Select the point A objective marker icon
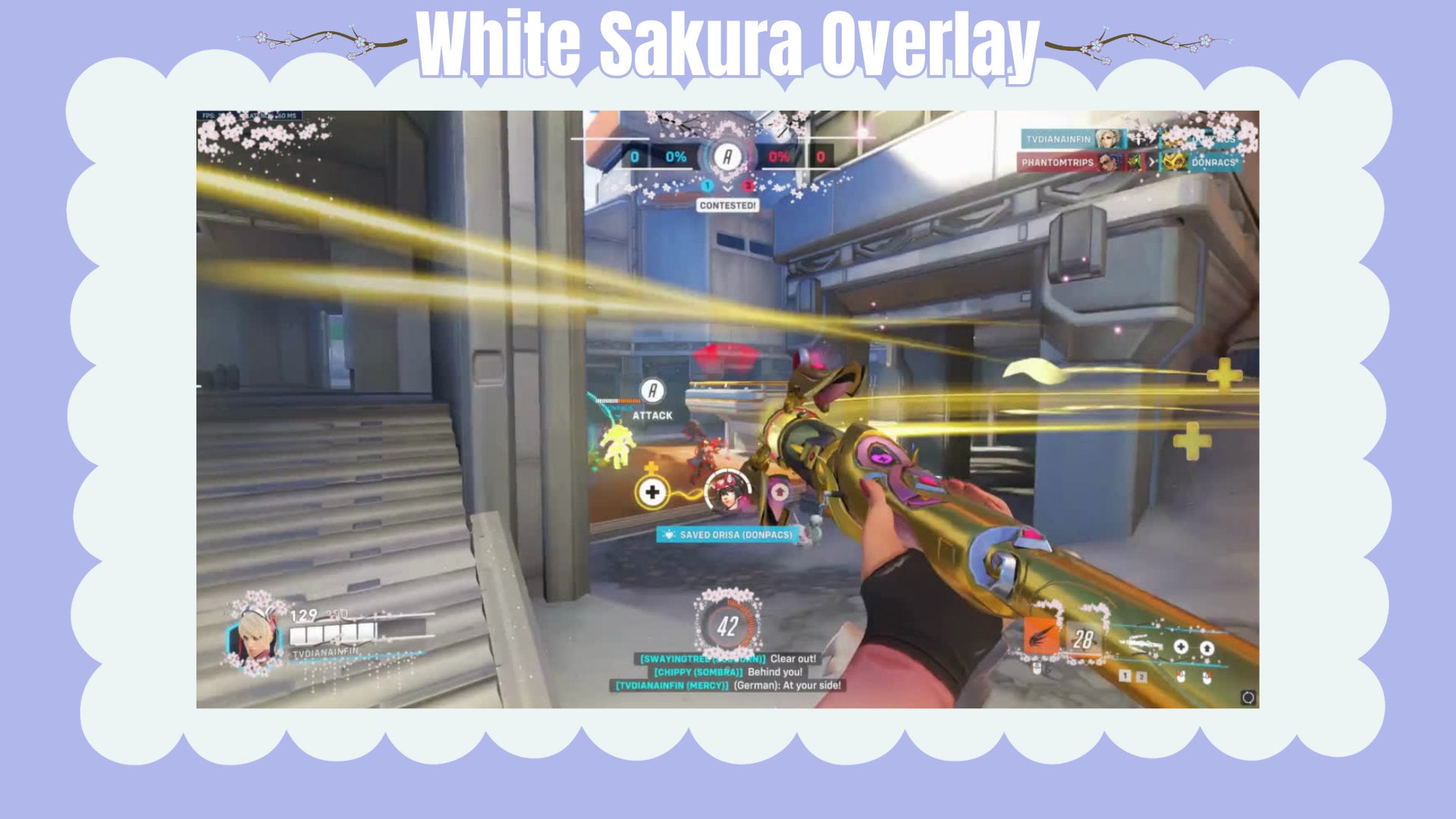This screenshot has height=819, width=1456. [x=728, y=157]
